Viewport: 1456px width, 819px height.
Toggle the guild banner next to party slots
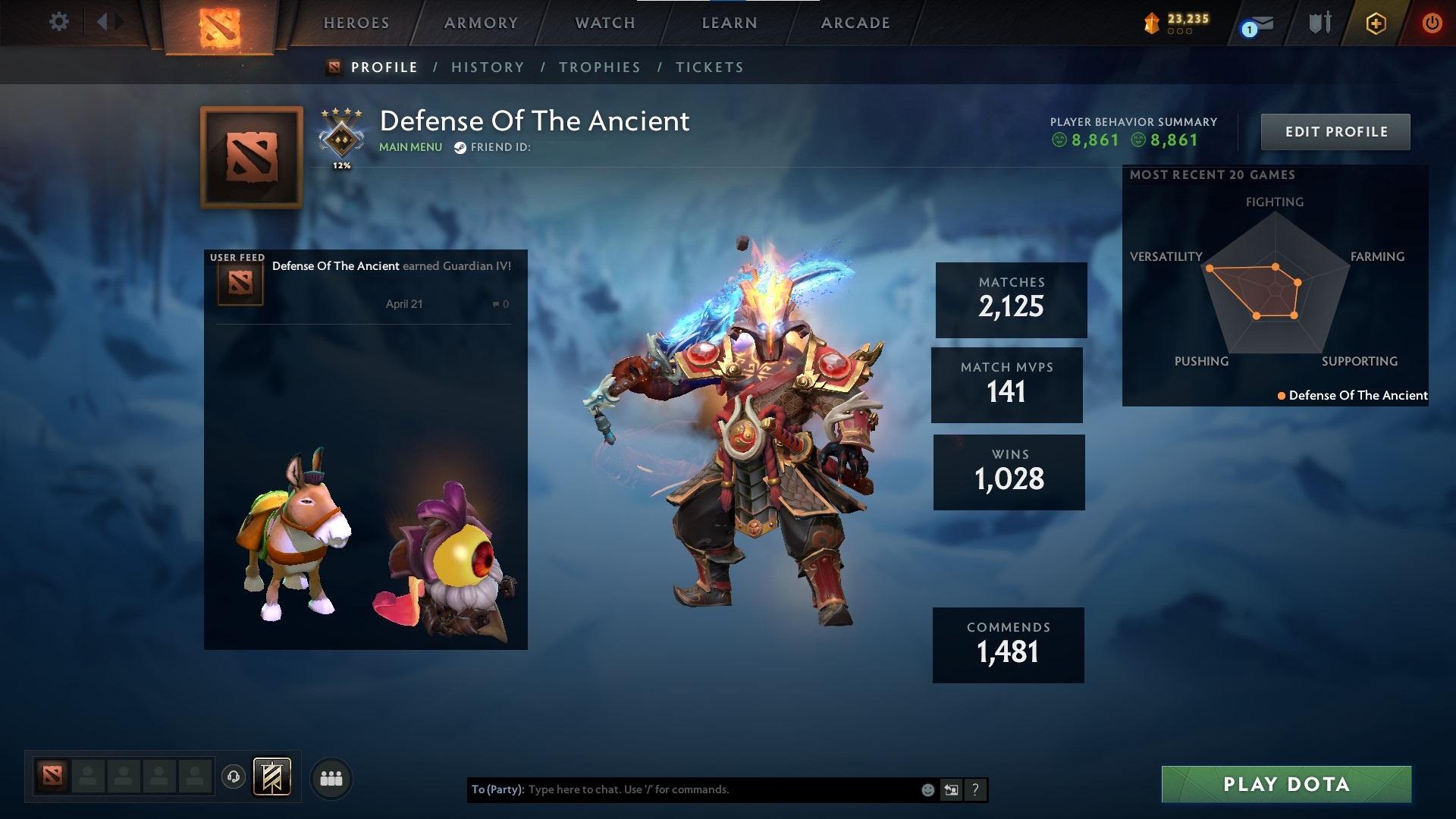(273, 777)
